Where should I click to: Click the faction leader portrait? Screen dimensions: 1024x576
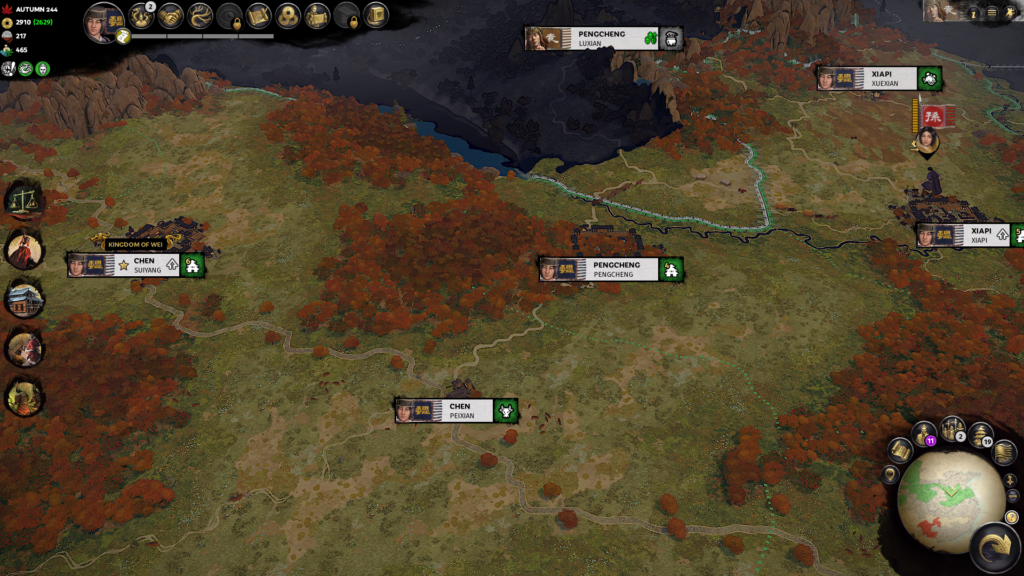102,22
